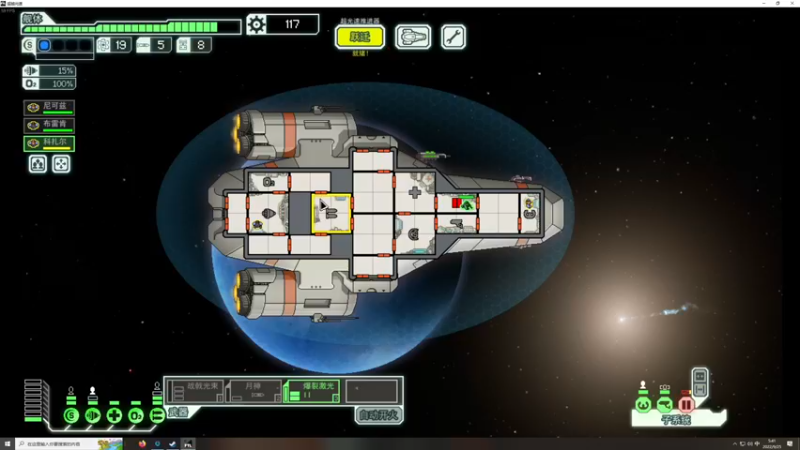Click the shields system power icon

tap(71, 415)
